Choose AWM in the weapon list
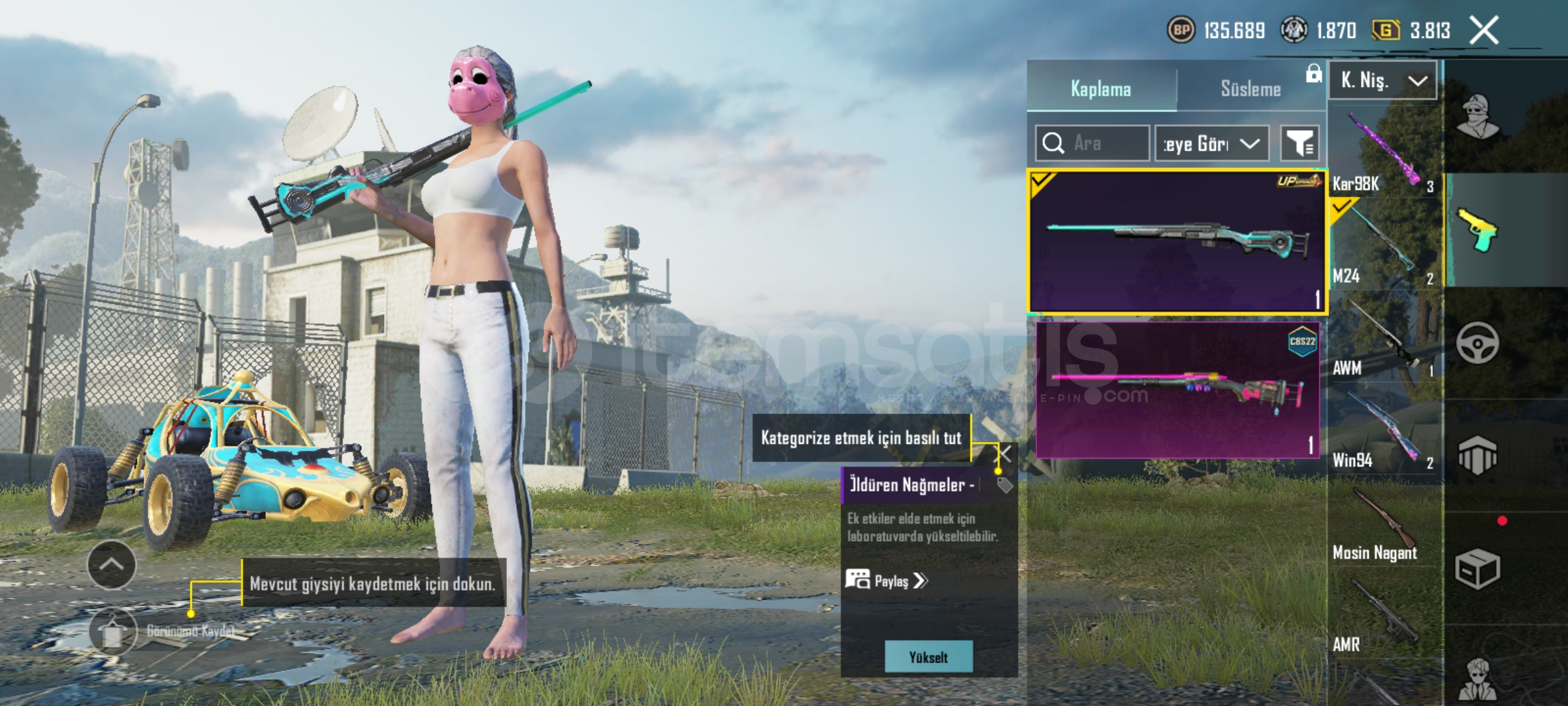Image resolution: width=1568 pixels, height=706 pixels. [1384, 341]
